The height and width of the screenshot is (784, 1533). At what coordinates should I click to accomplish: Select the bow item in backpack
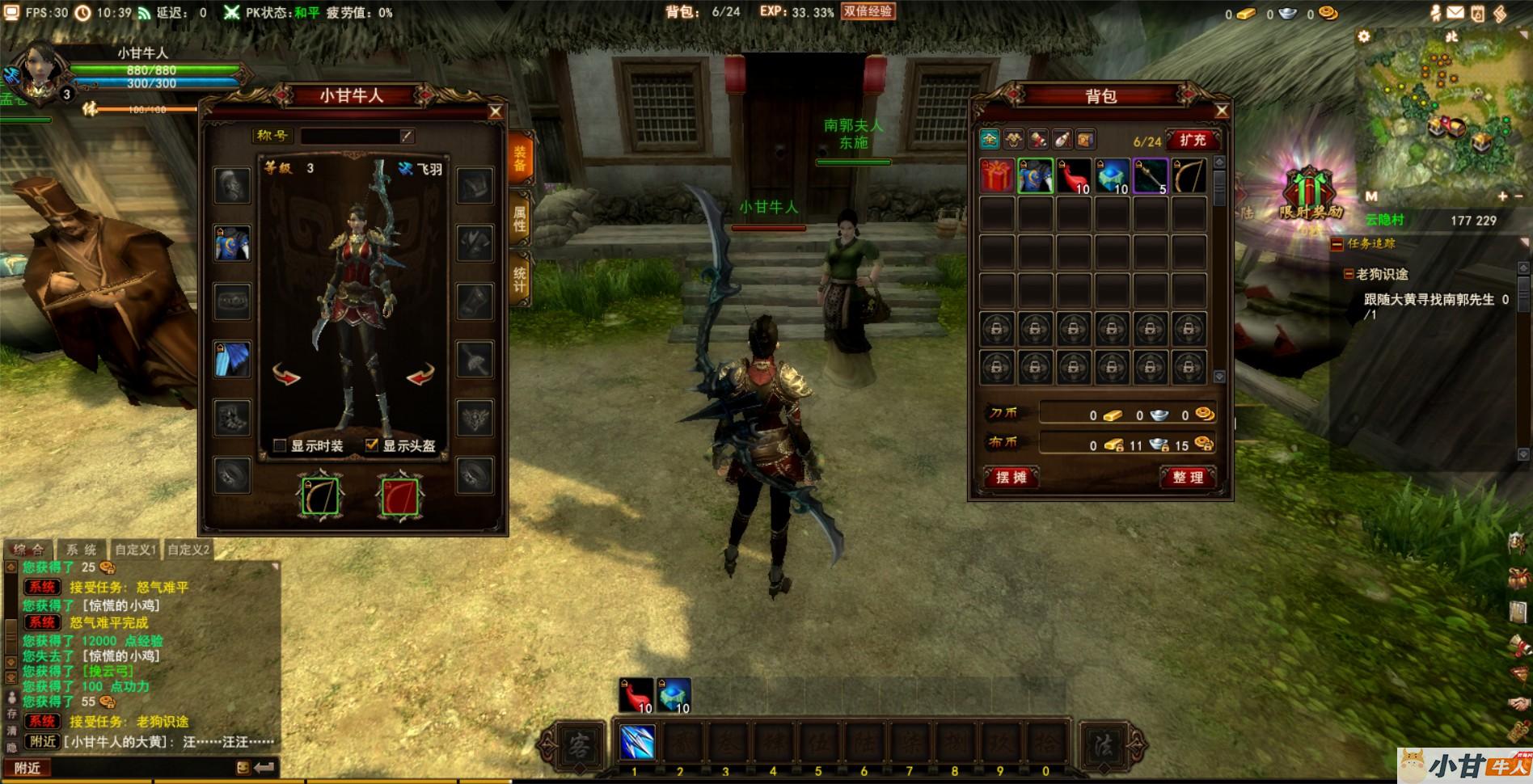[x=1189, y=176]
